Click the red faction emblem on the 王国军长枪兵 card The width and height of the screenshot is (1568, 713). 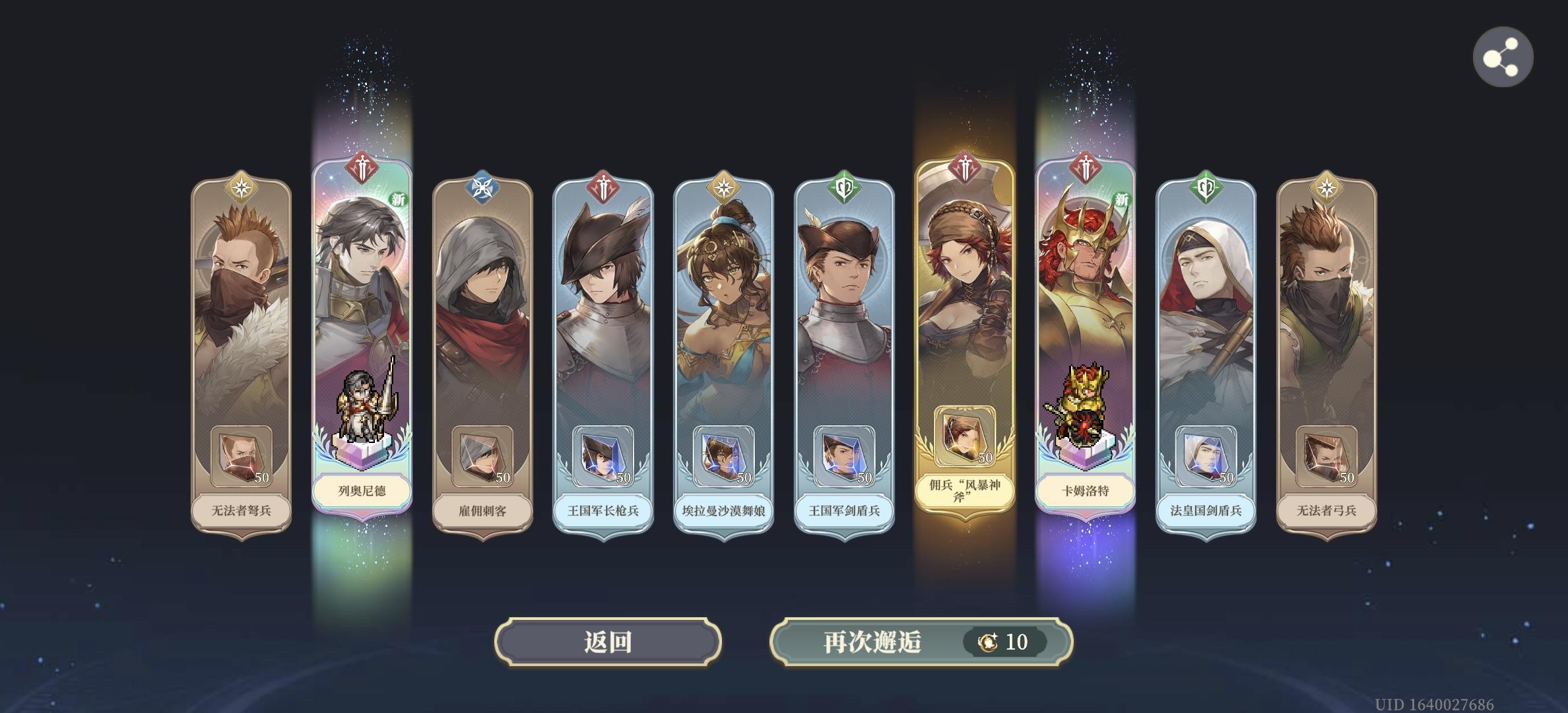coord(604,188)
